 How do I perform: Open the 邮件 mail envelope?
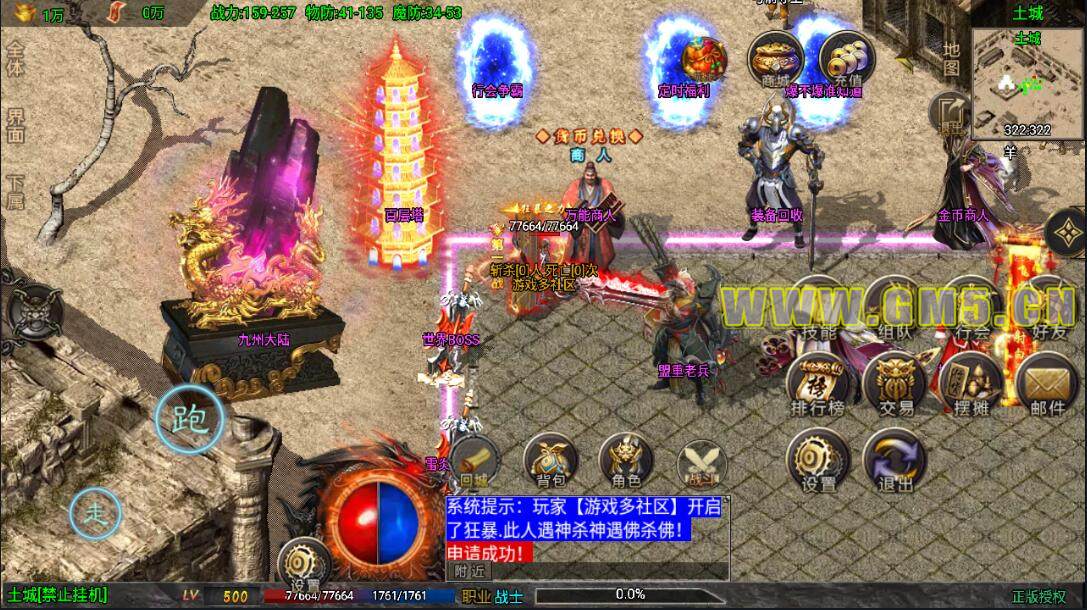click(x=1046, y=383)
